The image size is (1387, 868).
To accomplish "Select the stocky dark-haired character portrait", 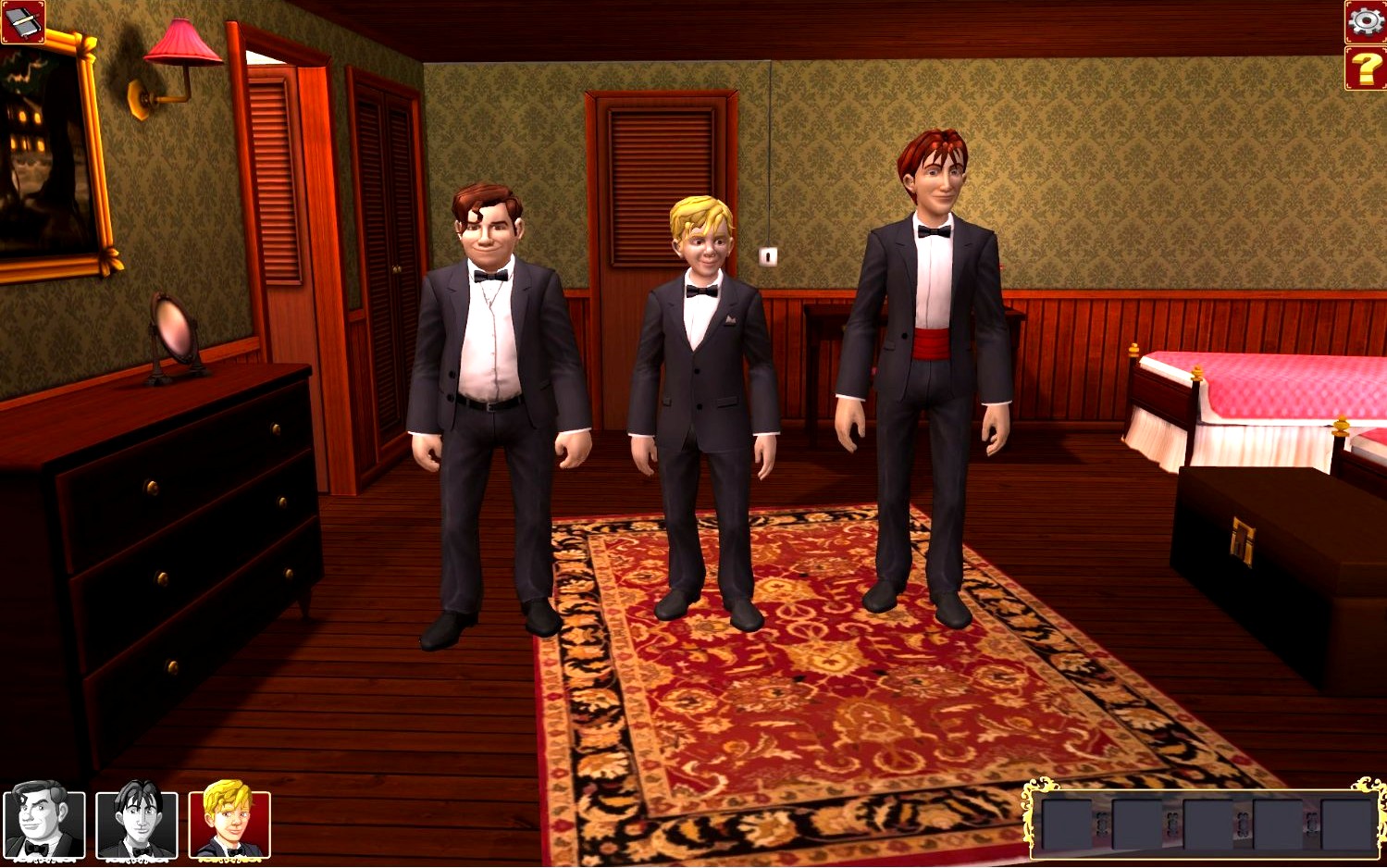I will (x=43, y=823).
